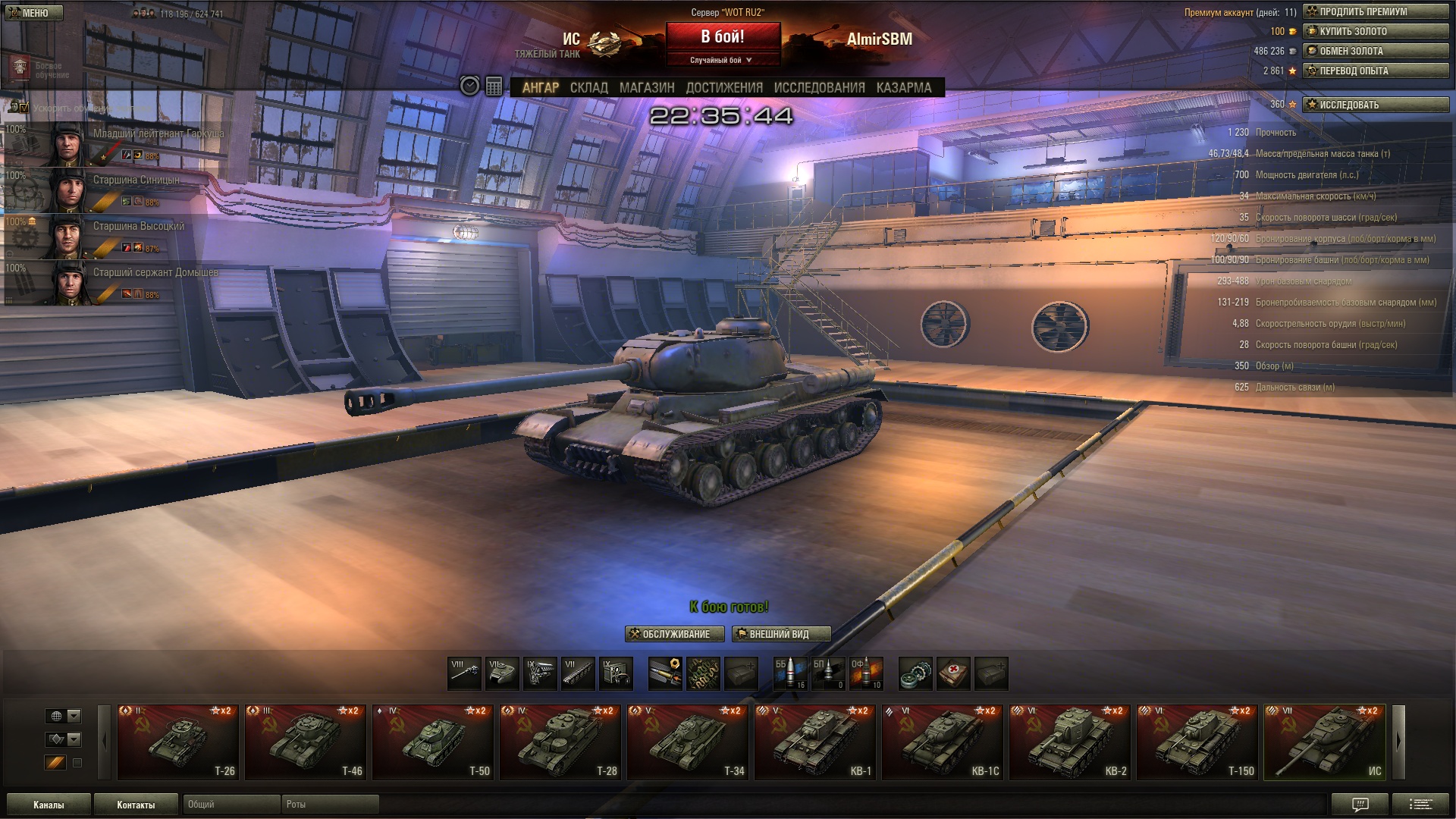Open the Случайный бой battle type dropdown
1456x819 pixels.
coord(722,60)
